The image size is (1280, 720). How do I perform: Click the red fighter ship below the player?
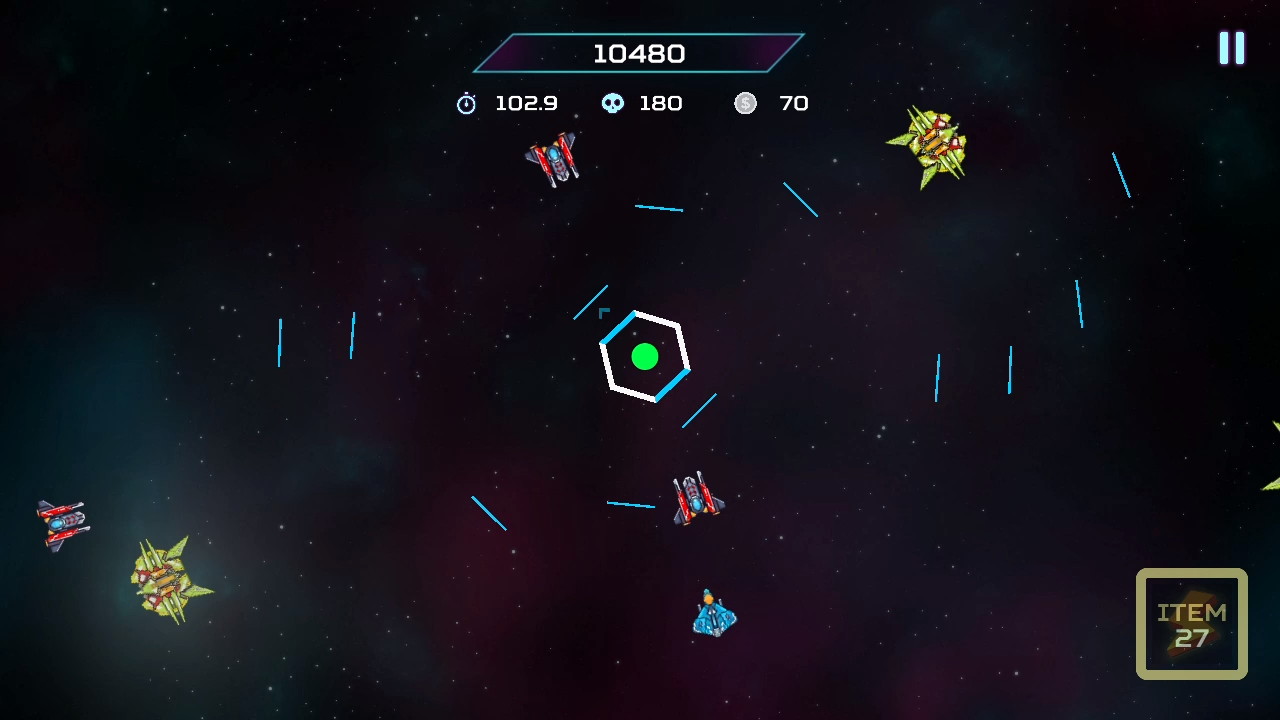697,500
